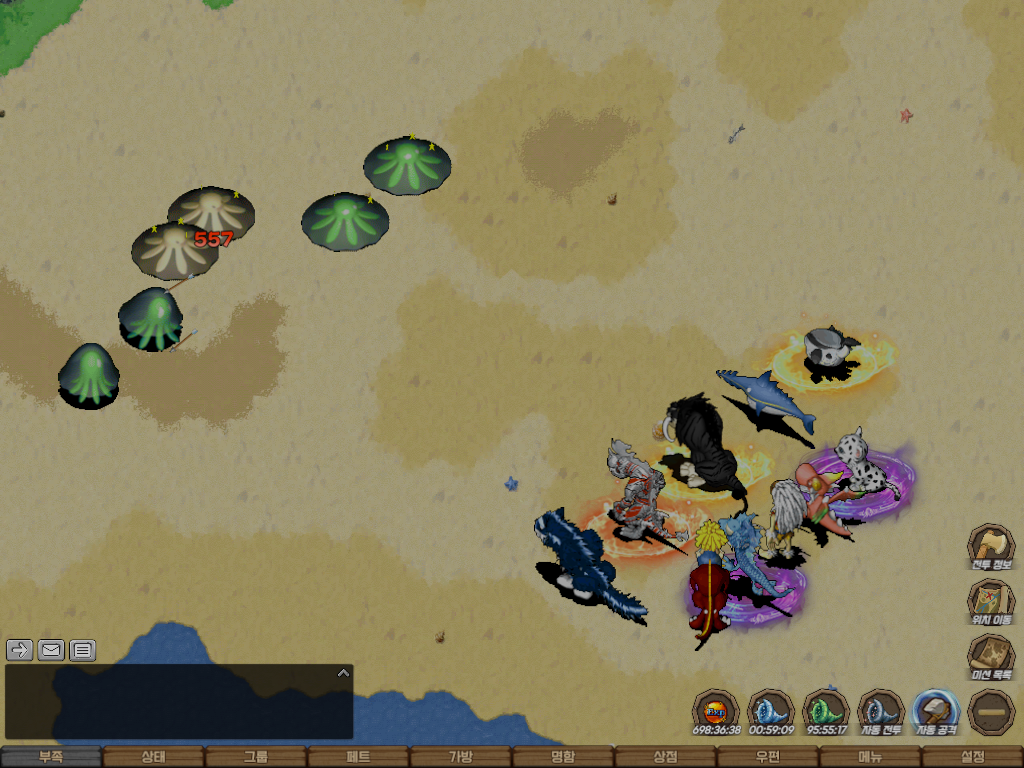Open the 상점 (shop) menu

[665, 757]
